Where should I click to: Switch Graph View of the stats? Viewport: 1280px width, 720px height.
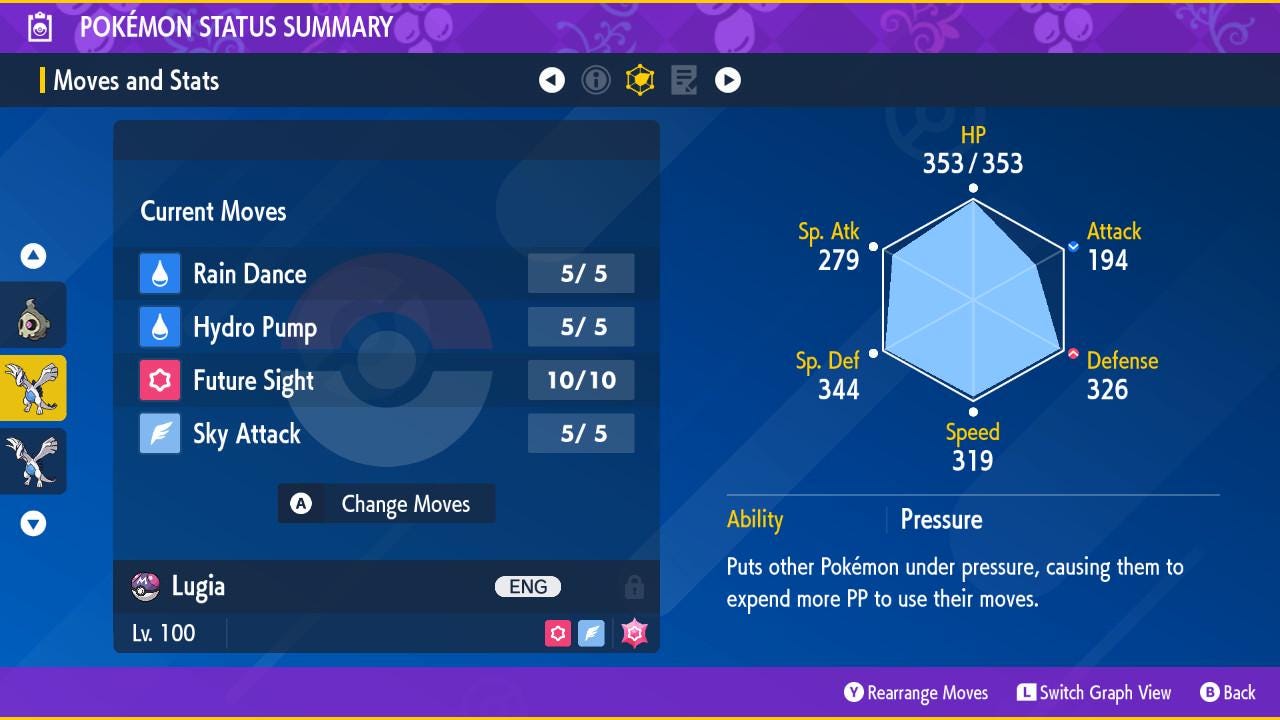point(1094,693)
